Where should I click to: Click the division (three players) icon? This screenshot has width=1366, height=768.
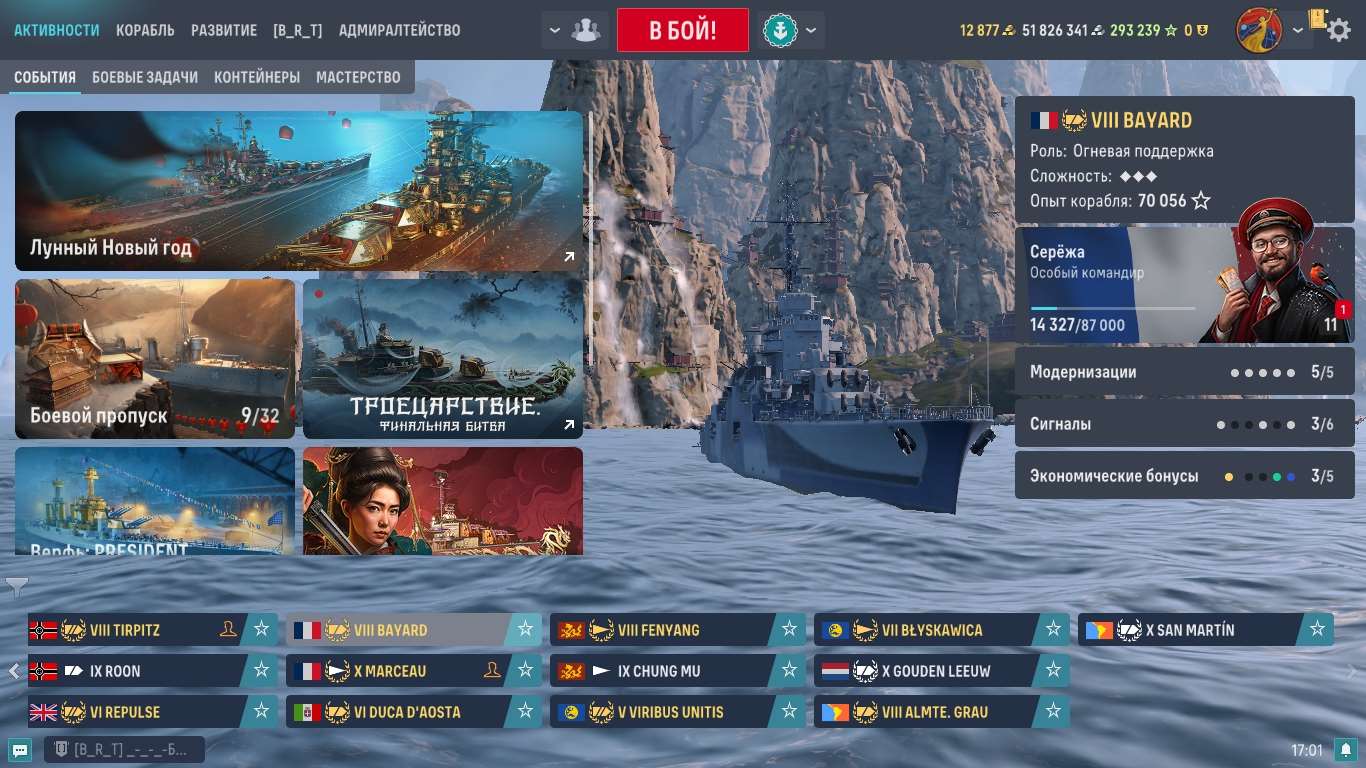(585, 30)
